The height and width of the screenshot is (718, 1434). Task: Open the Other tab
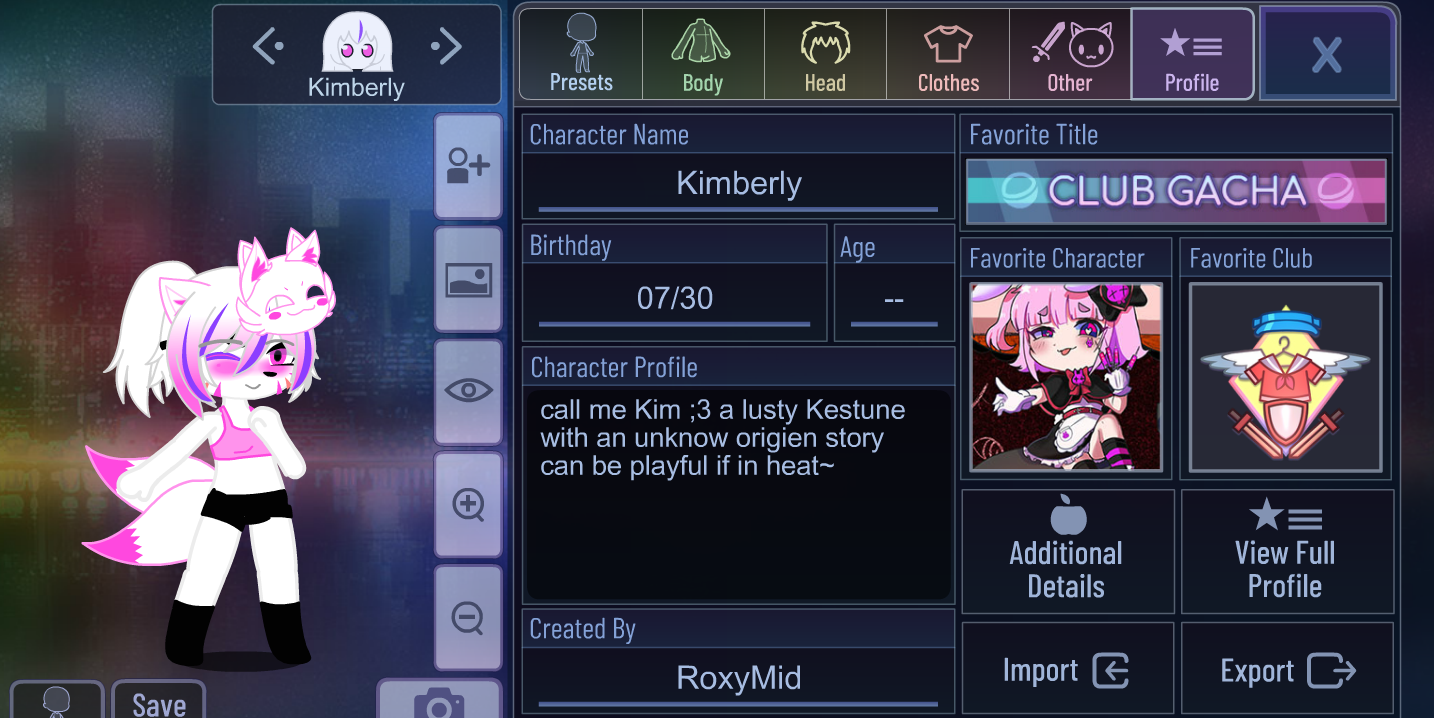[1070, 55]
